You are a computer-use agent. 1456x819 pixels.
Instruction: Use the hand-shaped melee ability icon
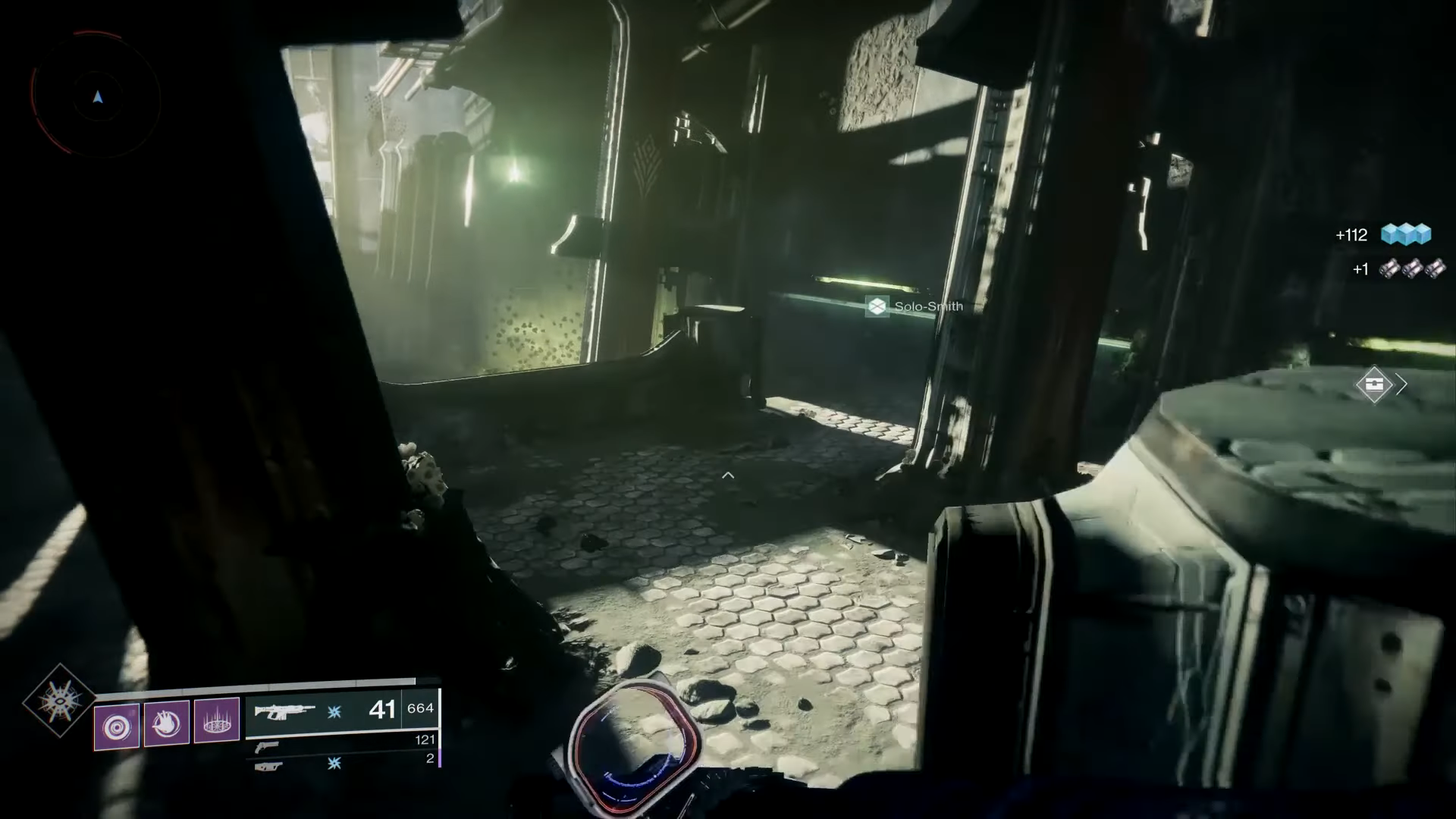point(167,724)
